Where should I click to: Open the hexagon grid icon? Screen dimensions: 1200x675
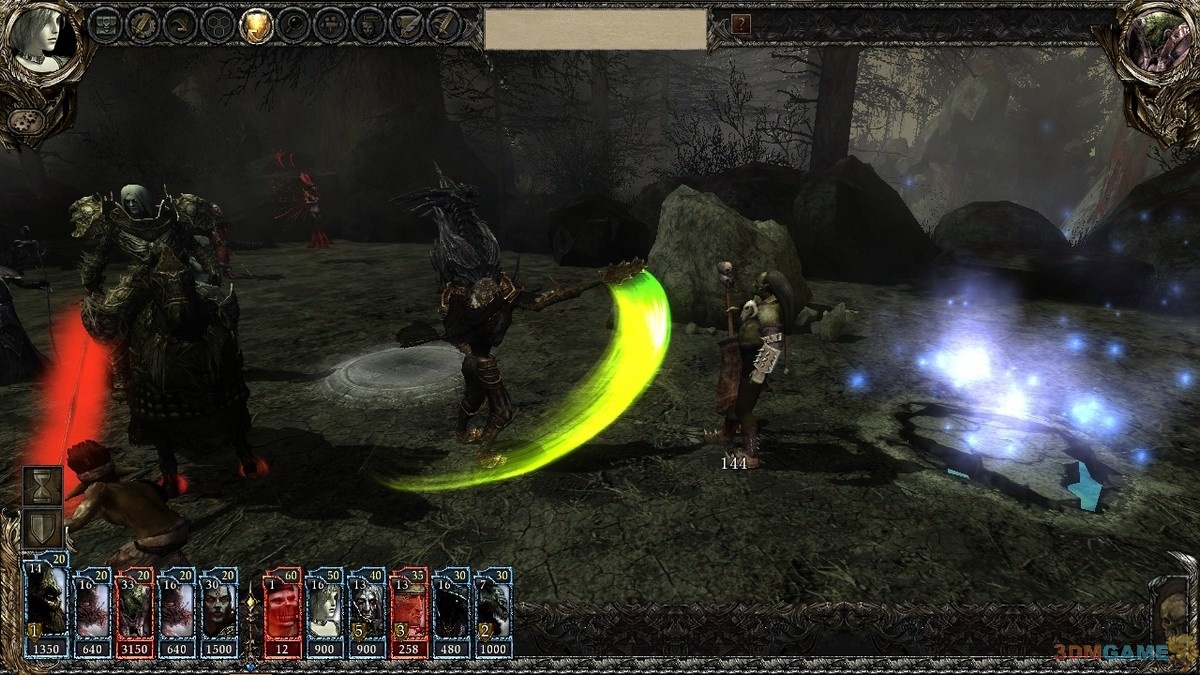(x=219, y=26)
